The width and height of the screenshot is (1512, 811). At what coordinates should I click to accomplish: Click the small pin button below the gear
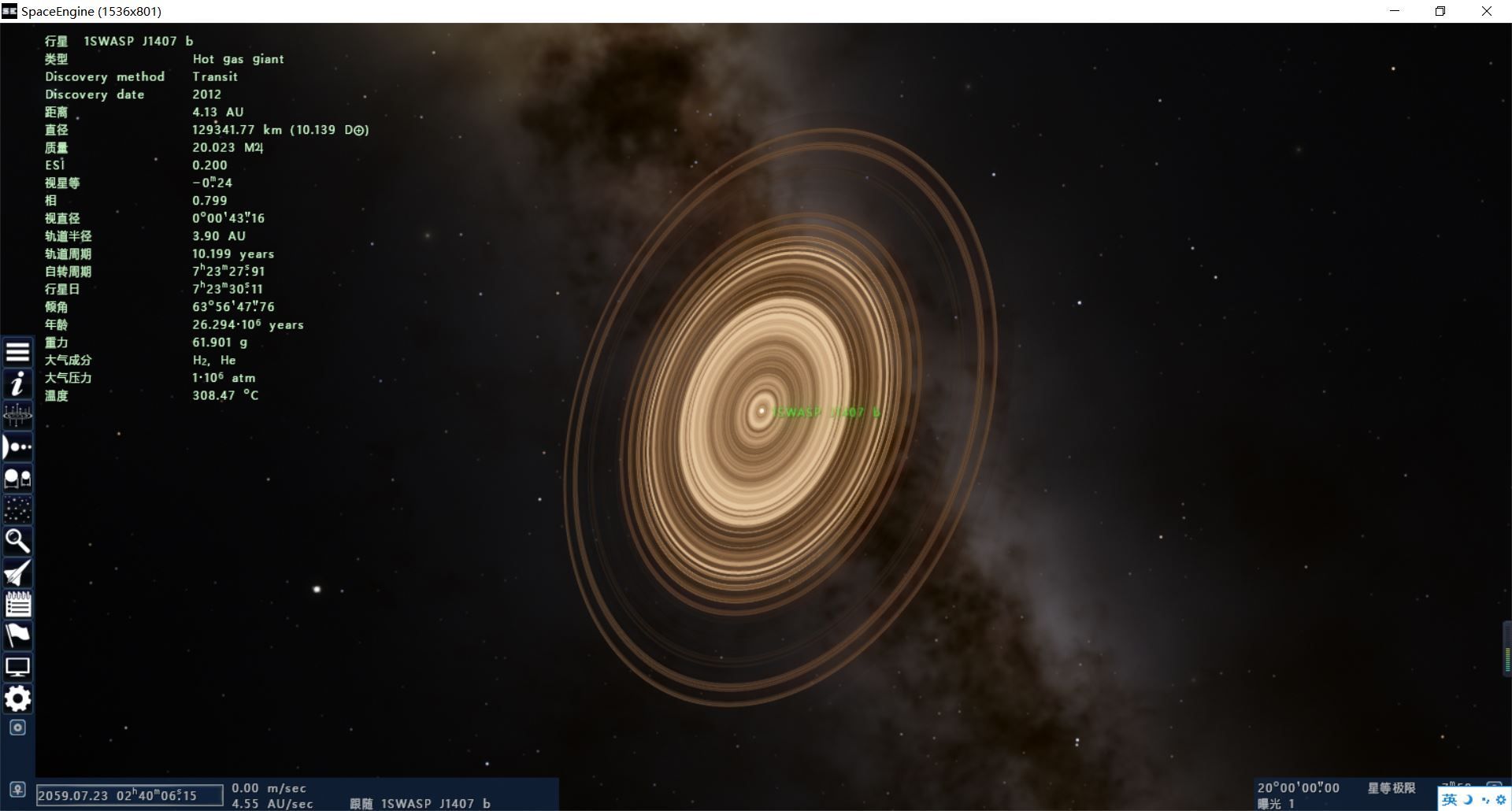17,728
